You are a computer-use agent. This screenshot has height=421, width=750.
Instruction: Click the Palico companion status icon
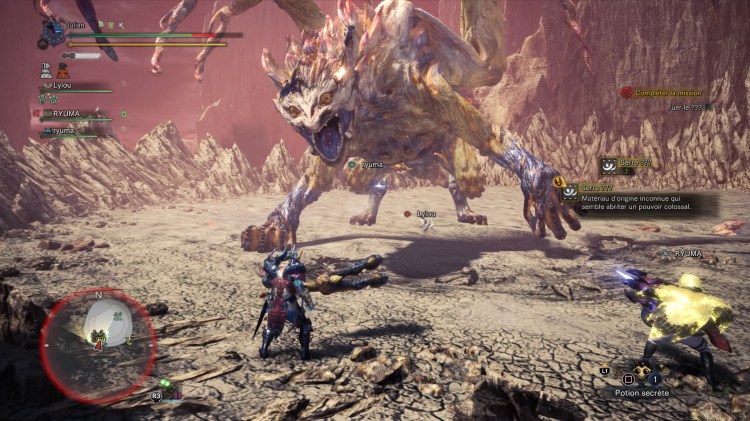[62, 70]
